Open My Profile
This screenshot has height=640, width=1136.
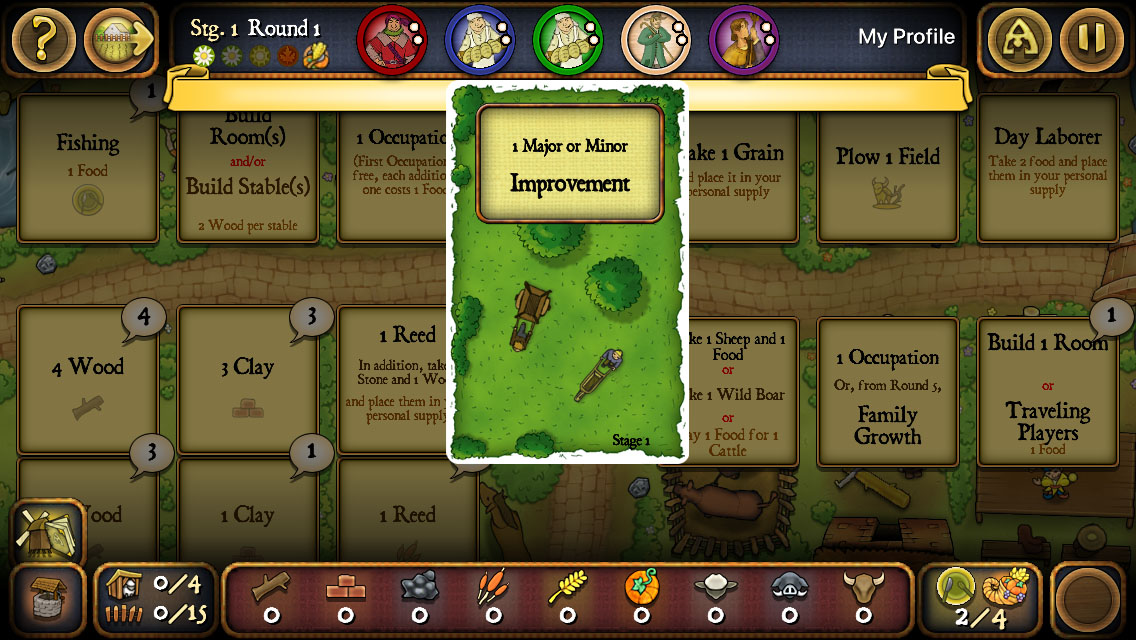[x=906, y=37]
